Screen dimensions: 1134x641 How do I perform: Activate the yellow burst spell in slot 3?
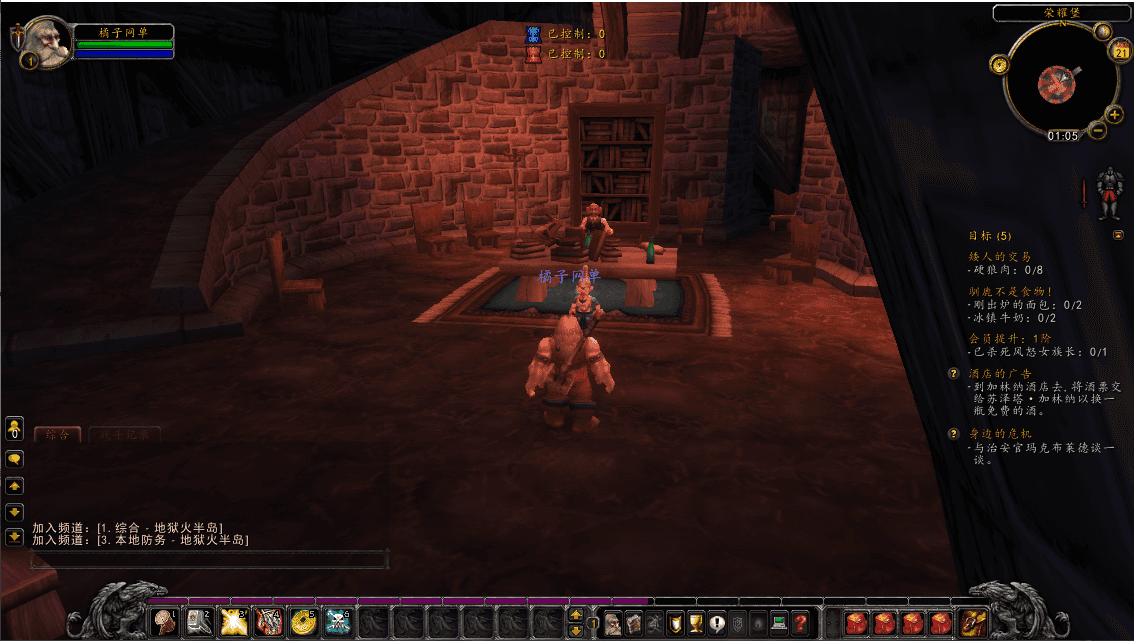click(x=234, y=622)
